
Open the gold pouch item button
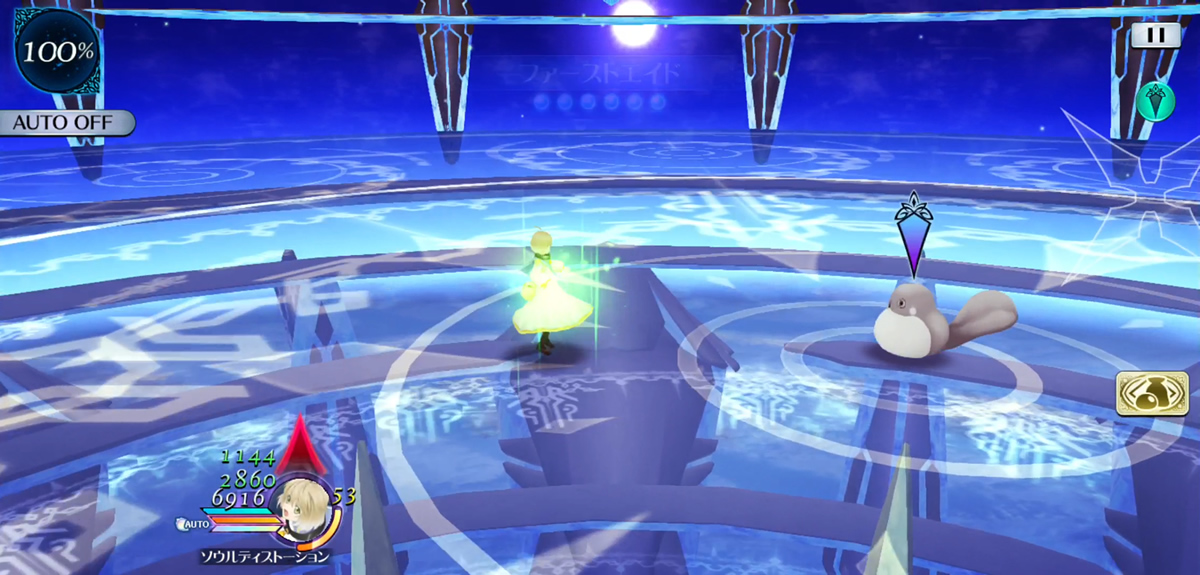[x=1152, y=395]
